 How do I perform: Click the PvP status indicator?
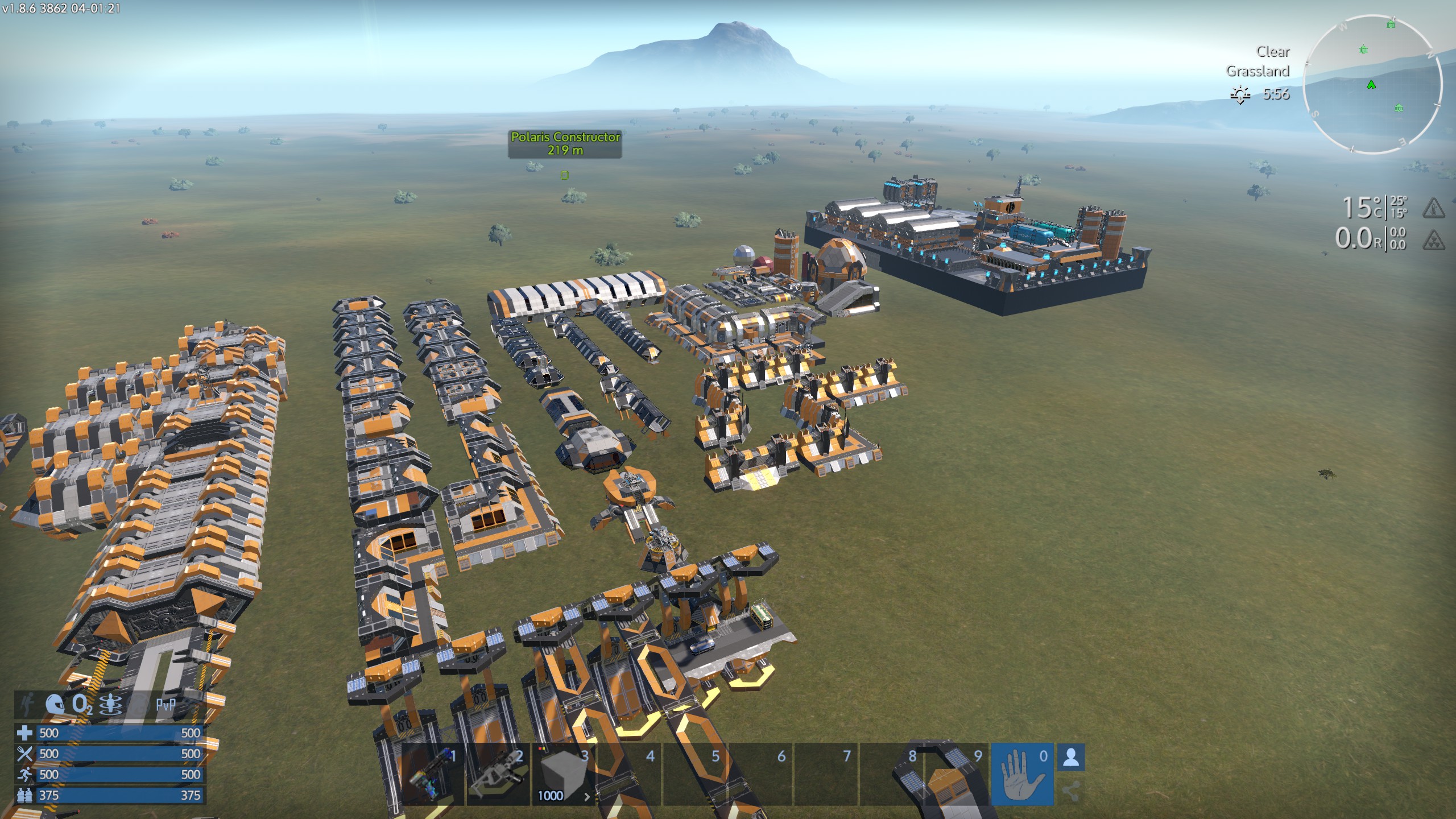pyautogui.click(x=165, y=704)
